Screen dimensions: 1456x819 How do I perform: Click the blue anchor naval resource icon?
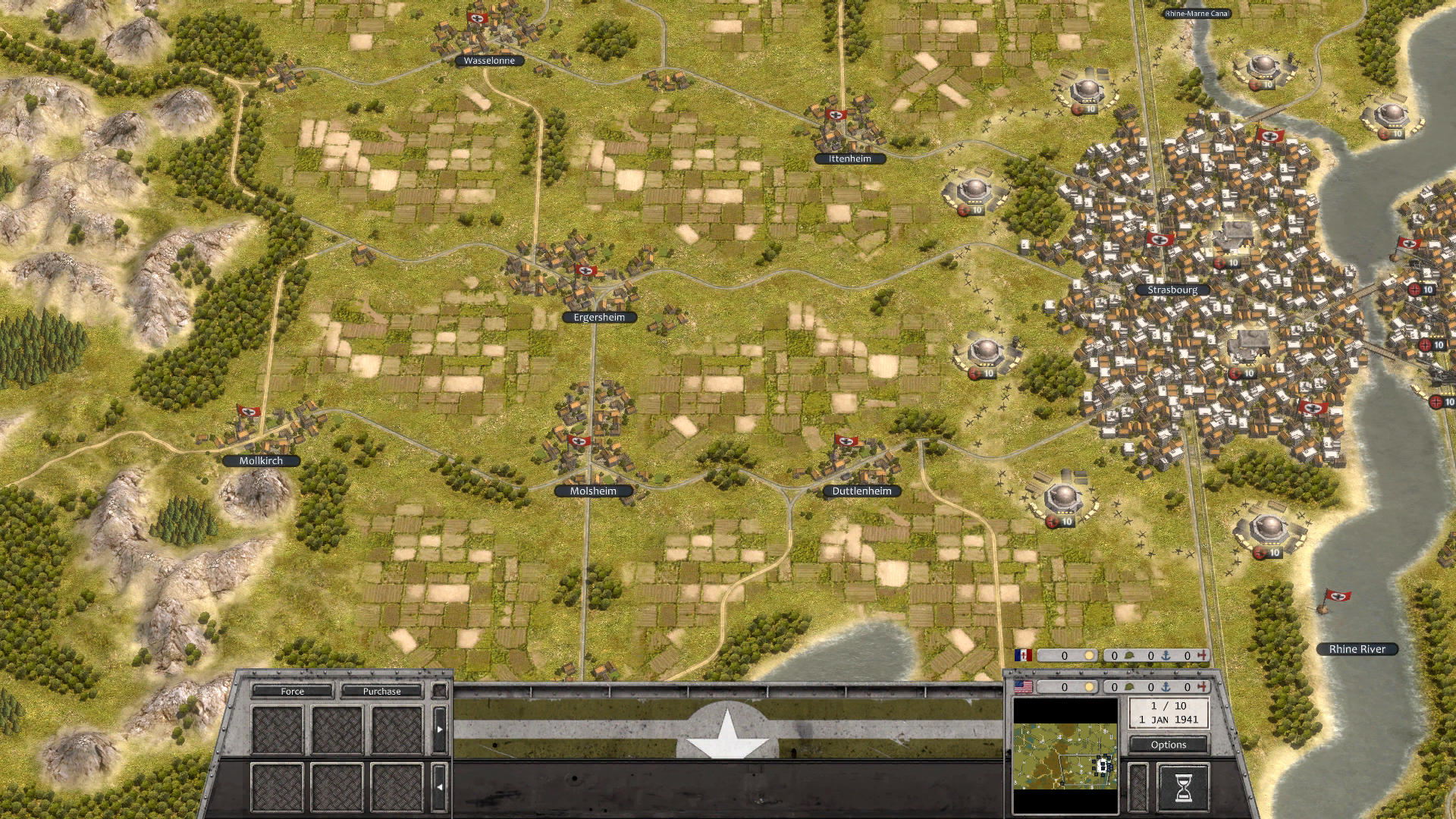point(1166,686)
